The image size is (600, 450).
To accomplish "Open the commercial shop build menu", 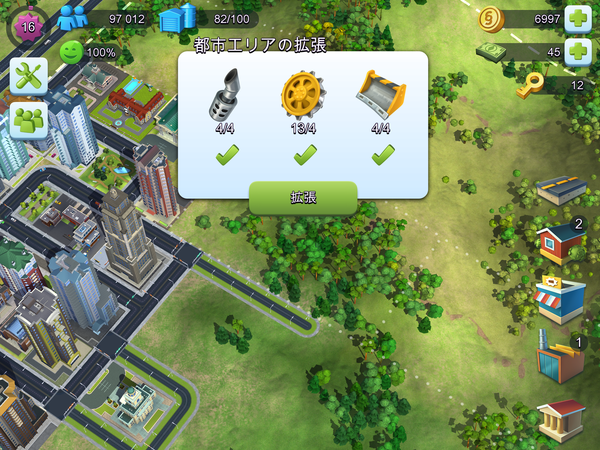I will [x=559, y=299].
